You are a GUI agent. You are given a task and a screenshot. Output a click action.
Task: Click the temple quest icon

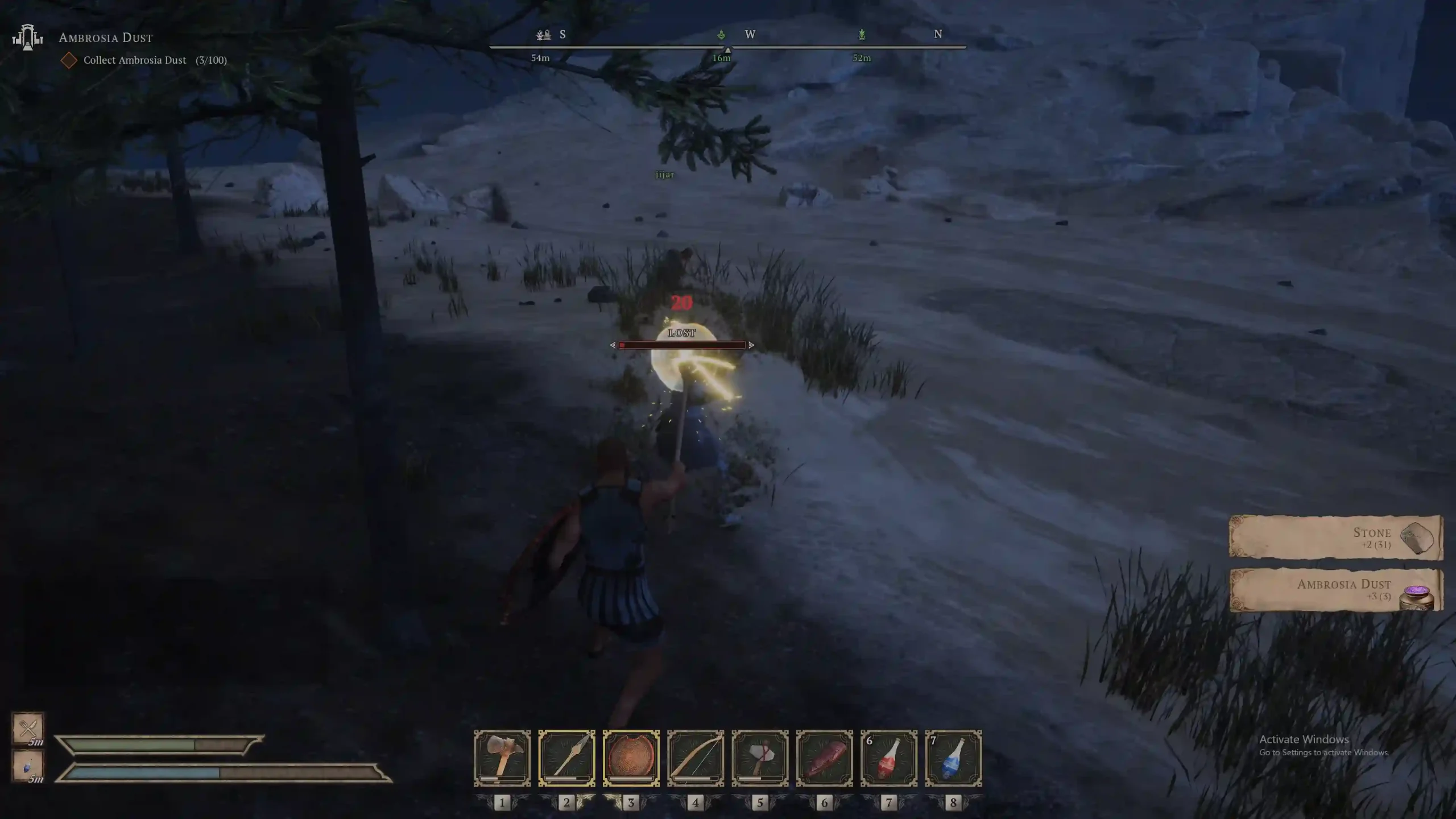click(x=27, y=38)
